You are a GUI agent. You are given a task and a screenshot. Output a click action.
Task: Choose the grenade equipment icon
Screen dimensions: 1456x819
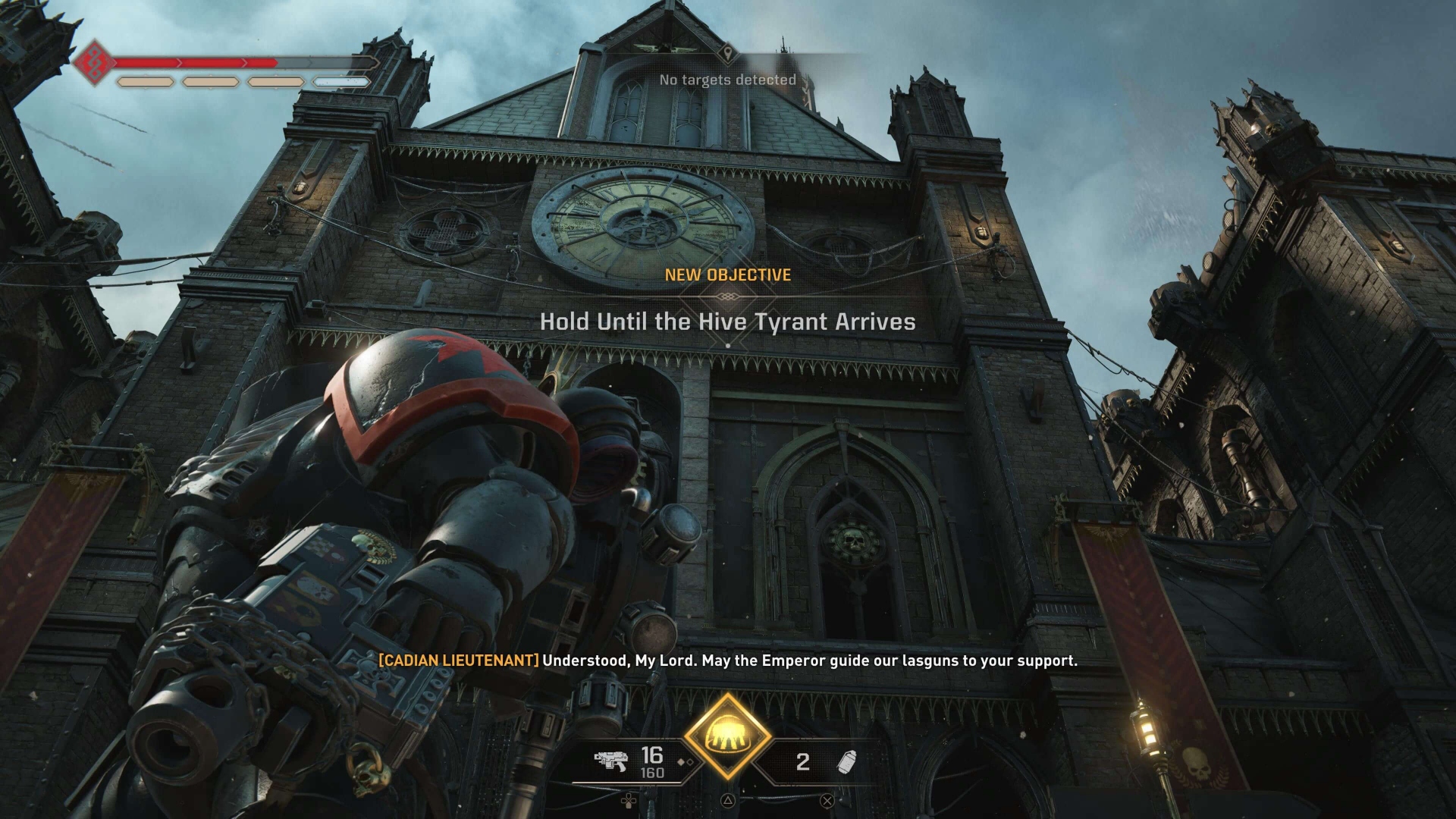click(x=846, y=761)
